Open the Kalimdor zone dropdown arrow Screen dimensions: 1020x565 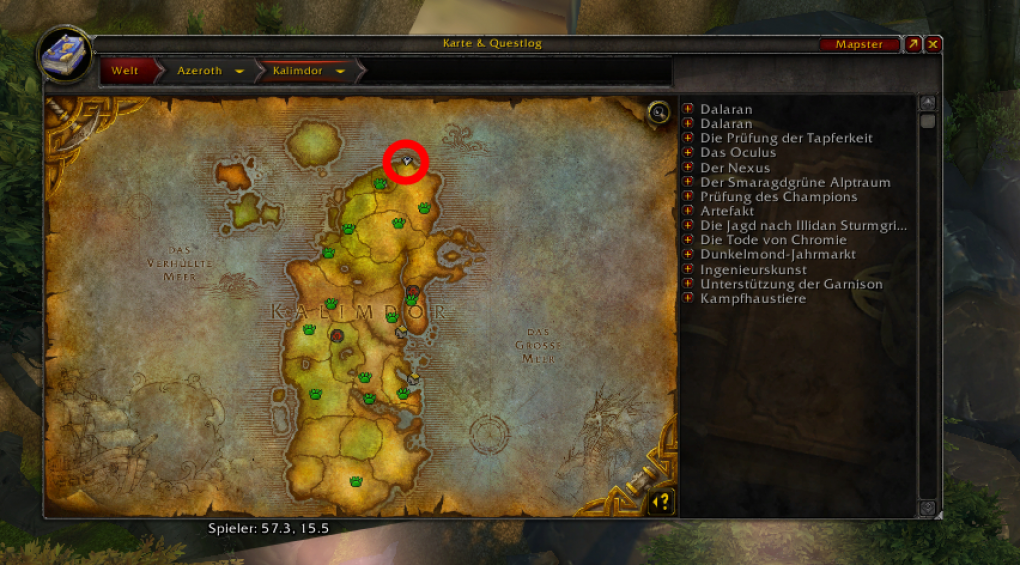(341, 72)
